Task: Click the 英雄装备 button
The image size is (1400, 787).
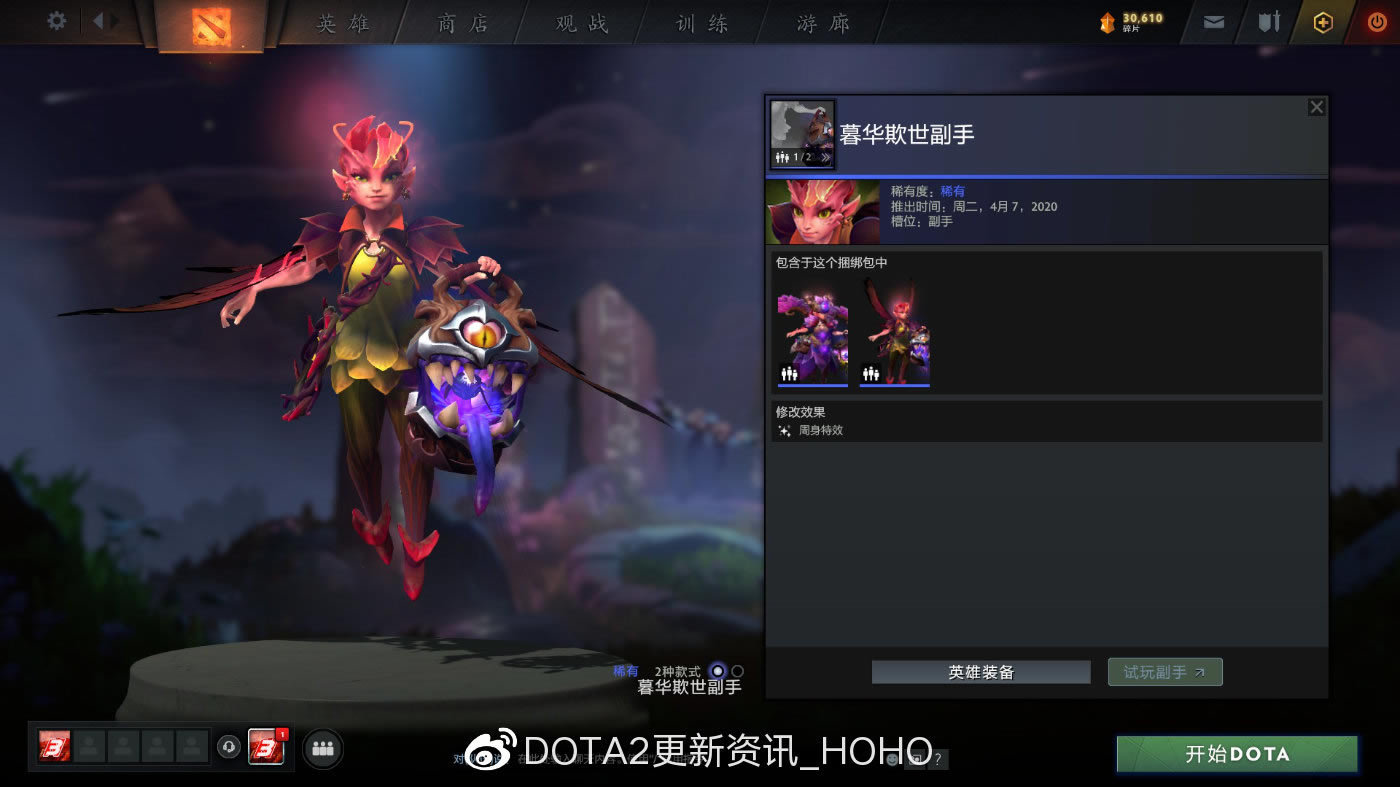Action: point(980,671)
